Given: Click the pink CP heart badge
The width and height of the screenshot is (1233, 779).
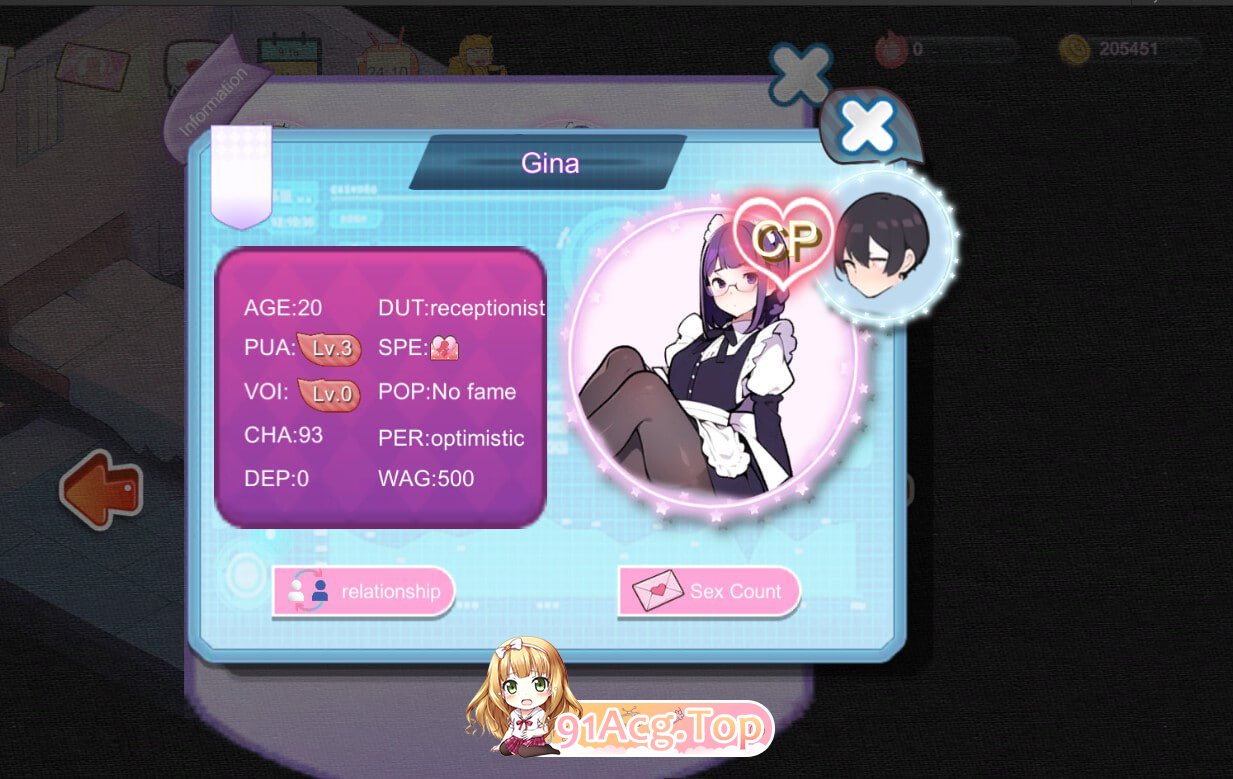Looking at the screenshot, I should point(785,238).
